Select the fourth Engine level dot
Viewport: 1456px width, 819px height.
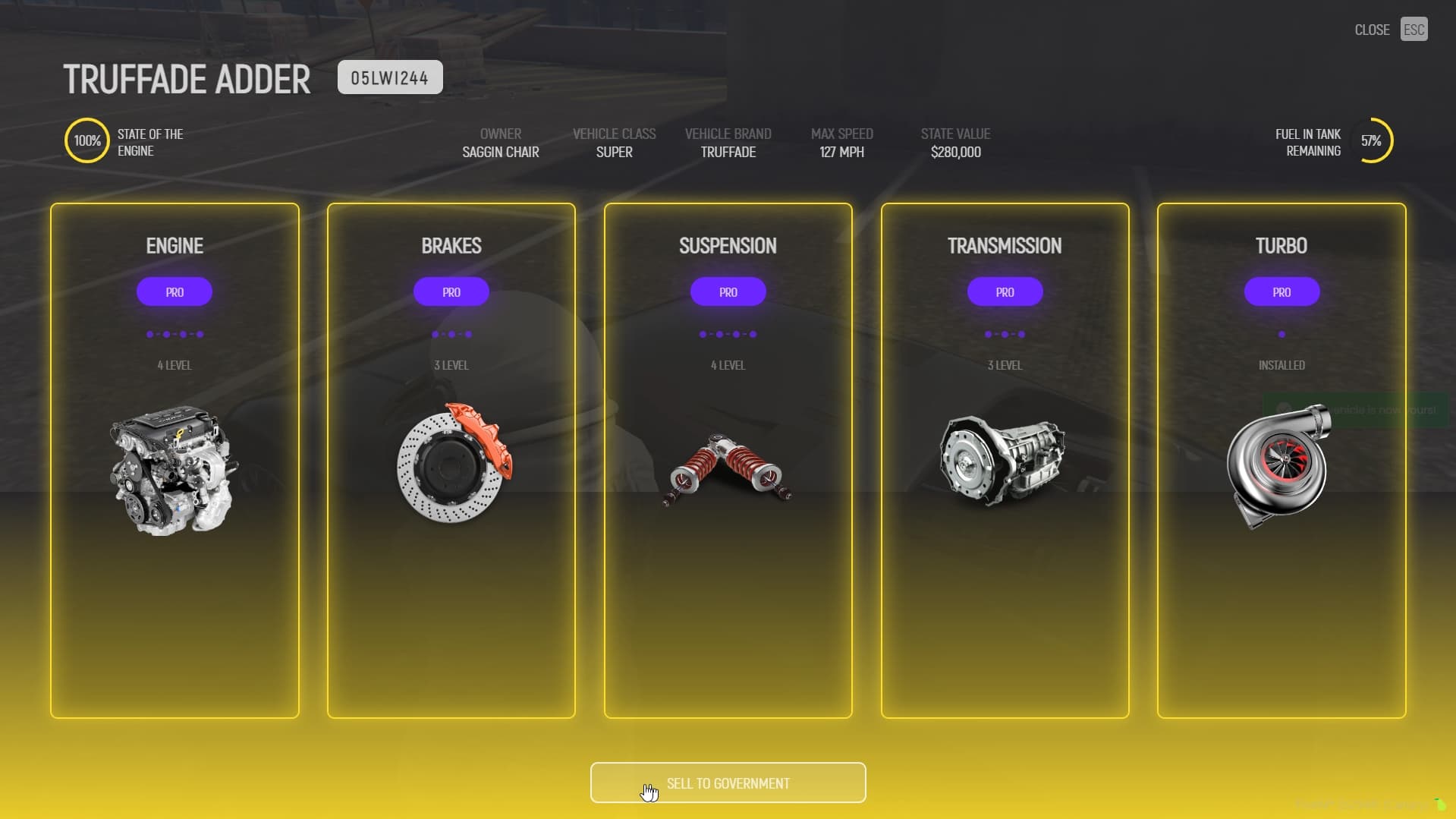click(x=200, y=333)
